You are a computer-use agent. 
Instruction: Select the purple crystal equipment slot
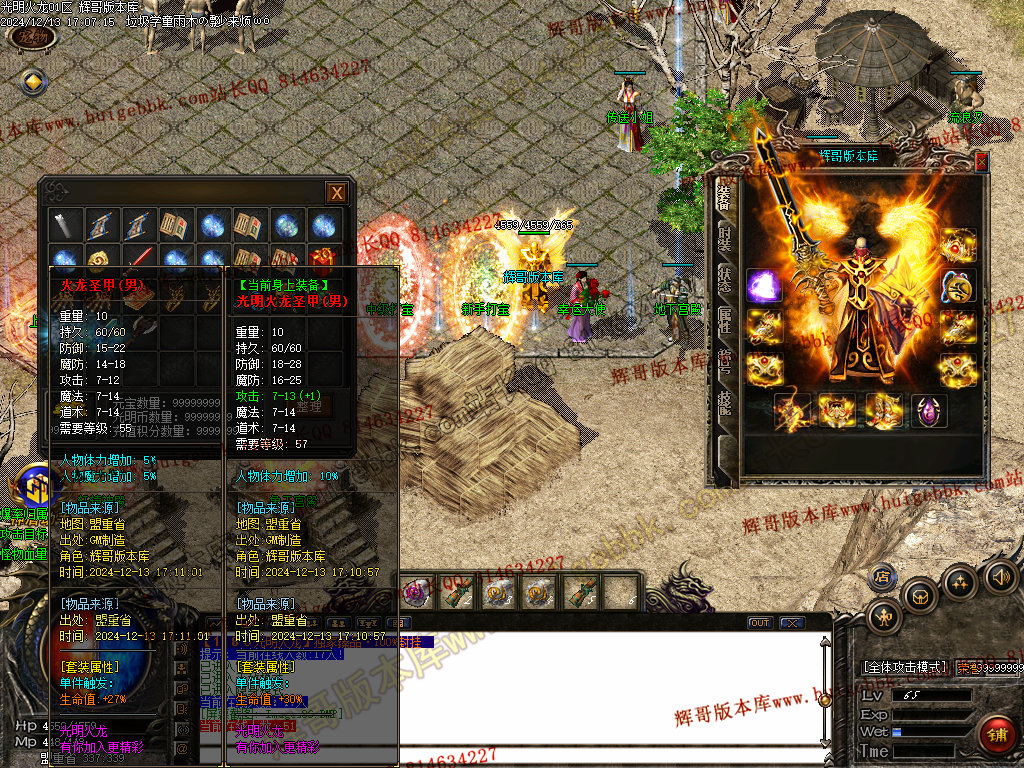coord(765,286)
